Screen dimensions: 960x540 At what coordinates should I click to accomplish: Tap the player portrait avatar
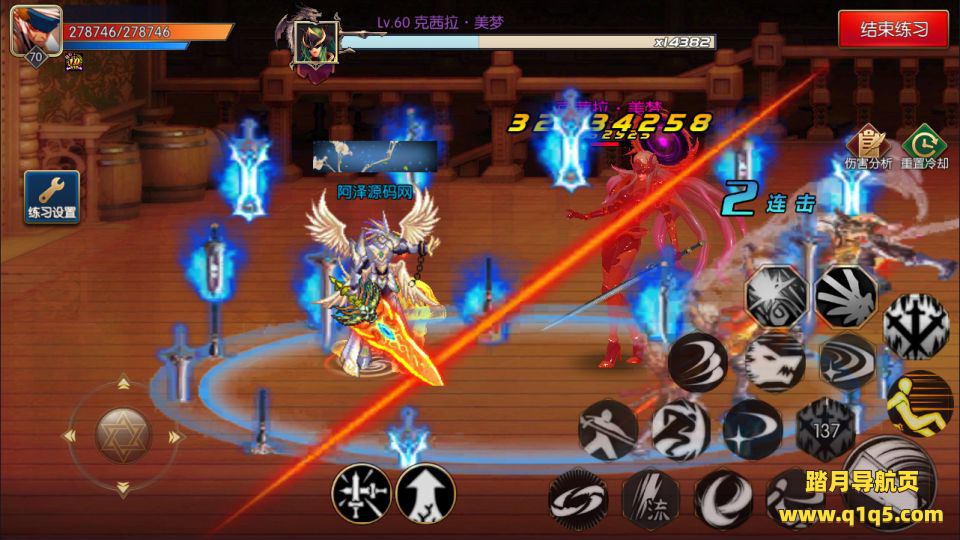(36, 31)
